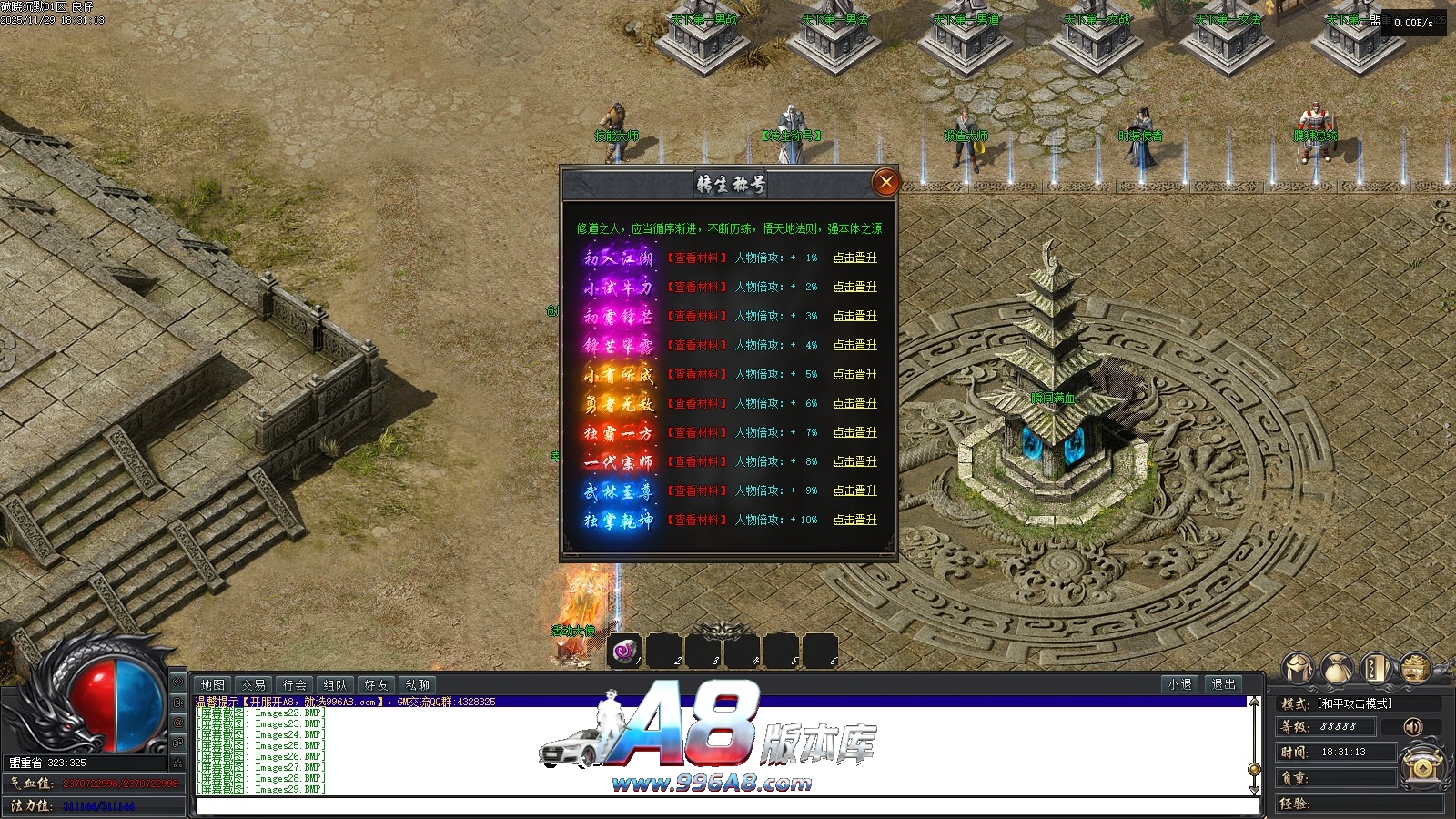This screenshot has height=819, width=1456.
Task: Open the 地图 map button
Action: (x=213, y=684)
